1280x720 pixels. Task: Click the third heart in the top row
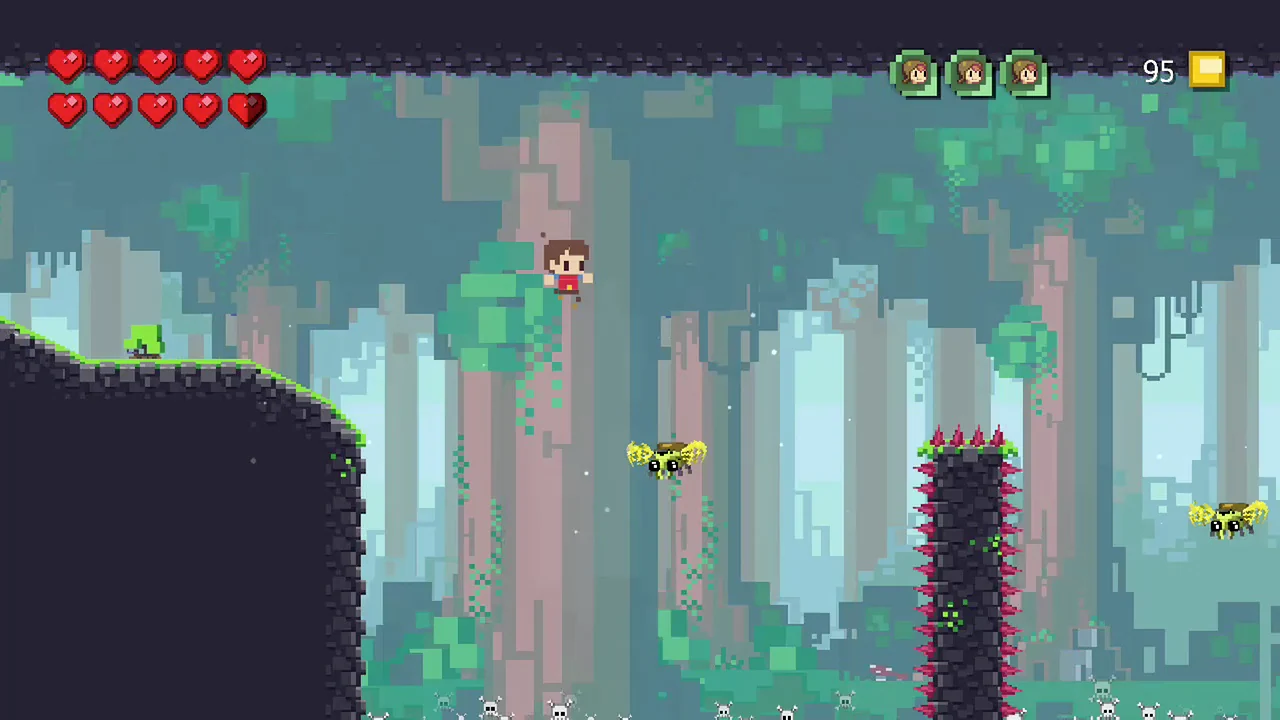coord(156,64)
